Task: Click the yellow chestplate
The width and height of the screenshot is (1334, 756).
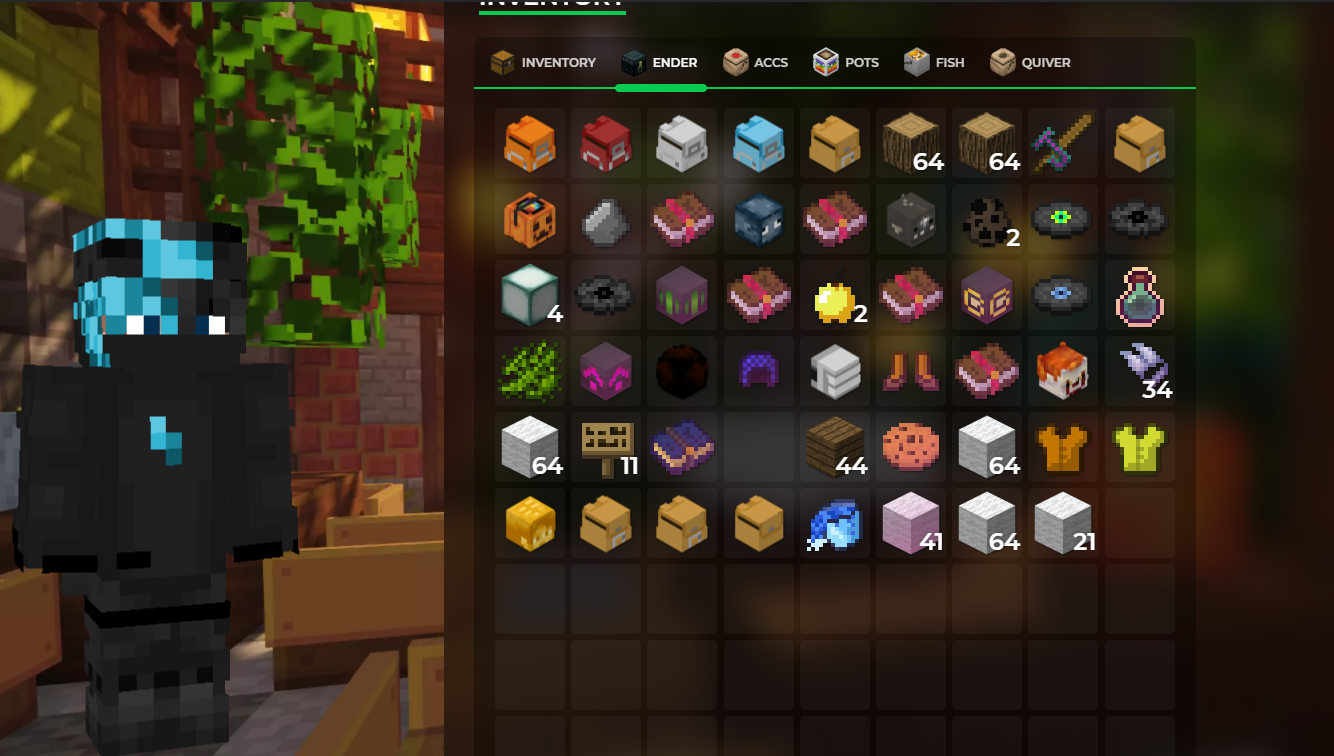Action: click(1139, 447)
